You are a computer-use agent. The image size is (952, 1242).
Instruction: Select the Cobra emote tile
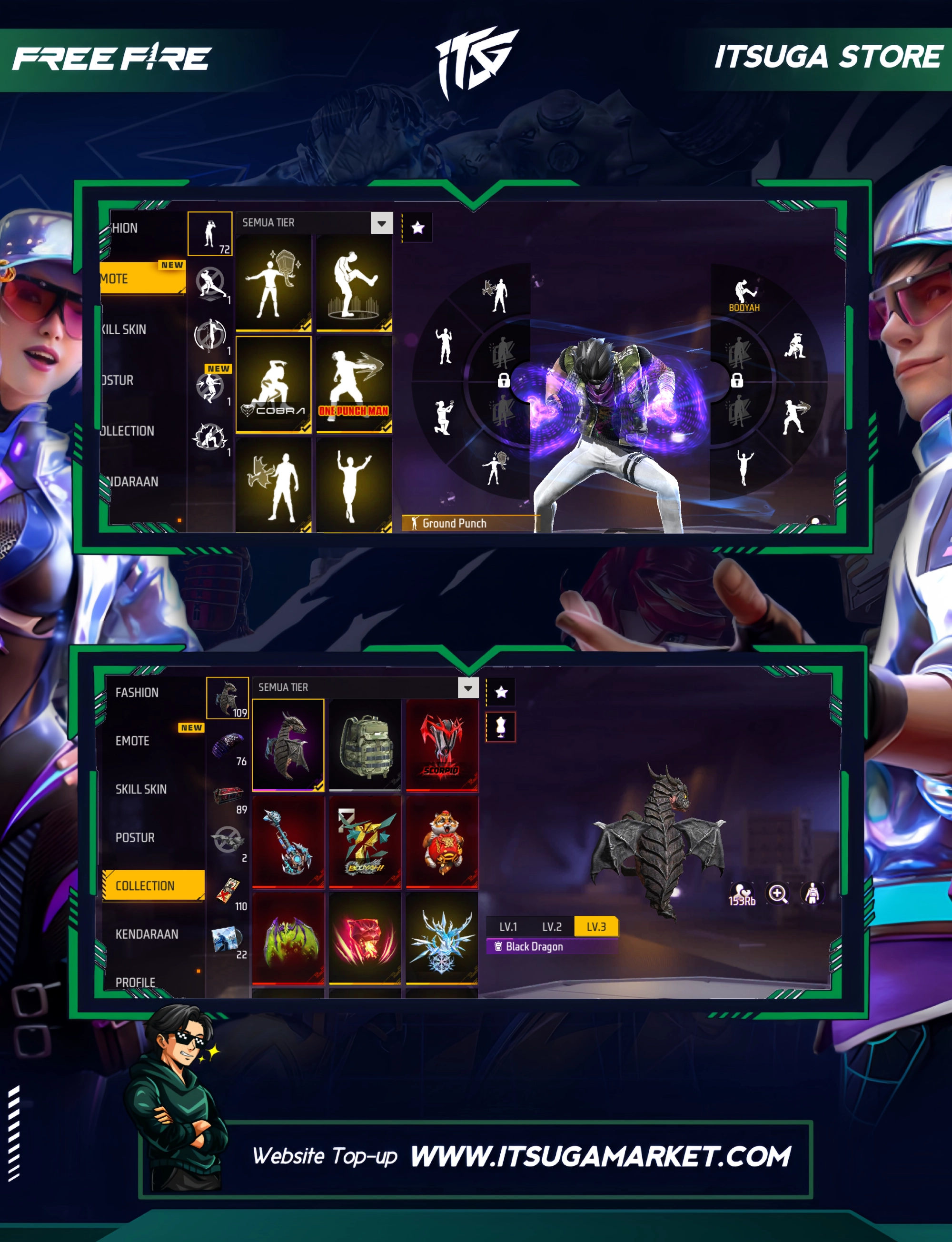(x=274, y=384)
